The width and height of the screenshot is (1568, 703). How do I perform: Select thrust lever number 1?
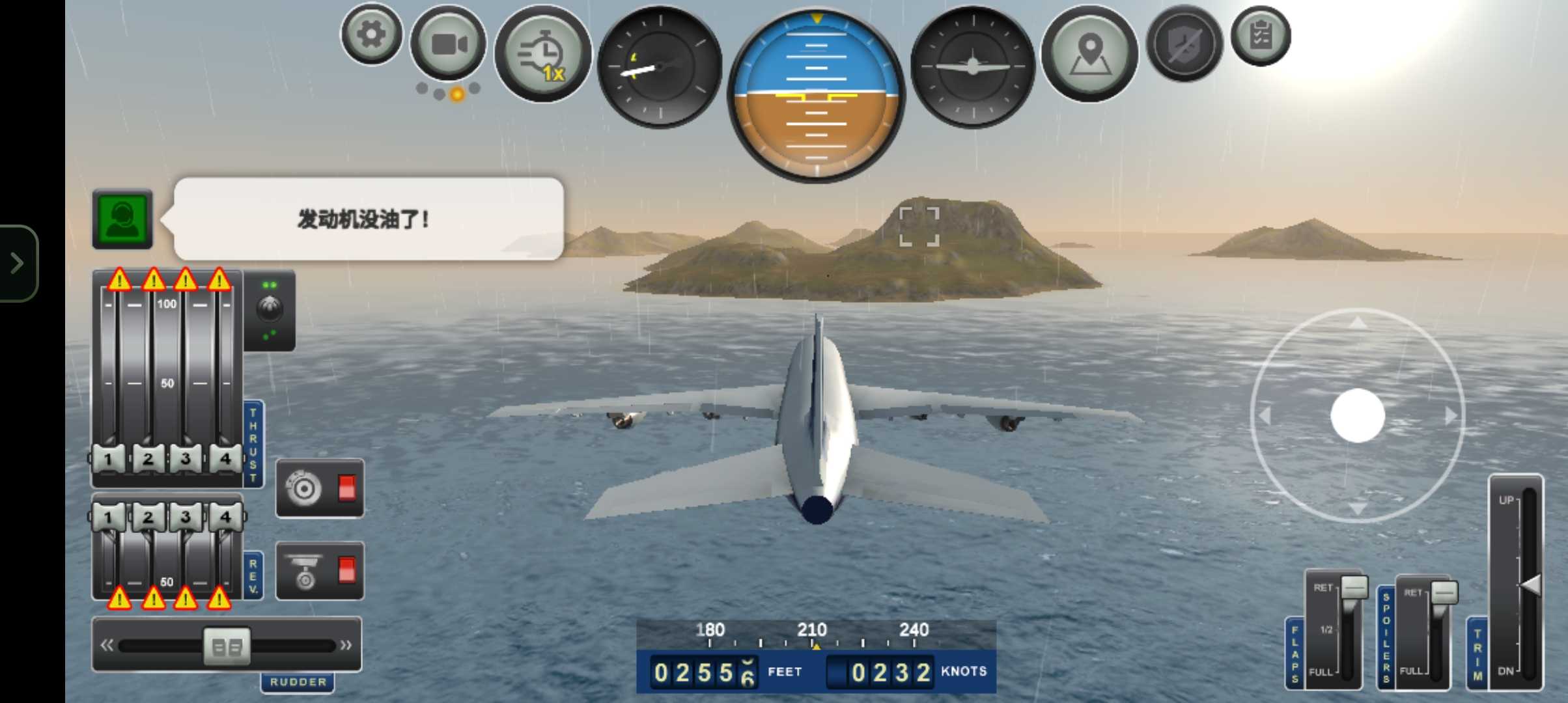(108, 459)
